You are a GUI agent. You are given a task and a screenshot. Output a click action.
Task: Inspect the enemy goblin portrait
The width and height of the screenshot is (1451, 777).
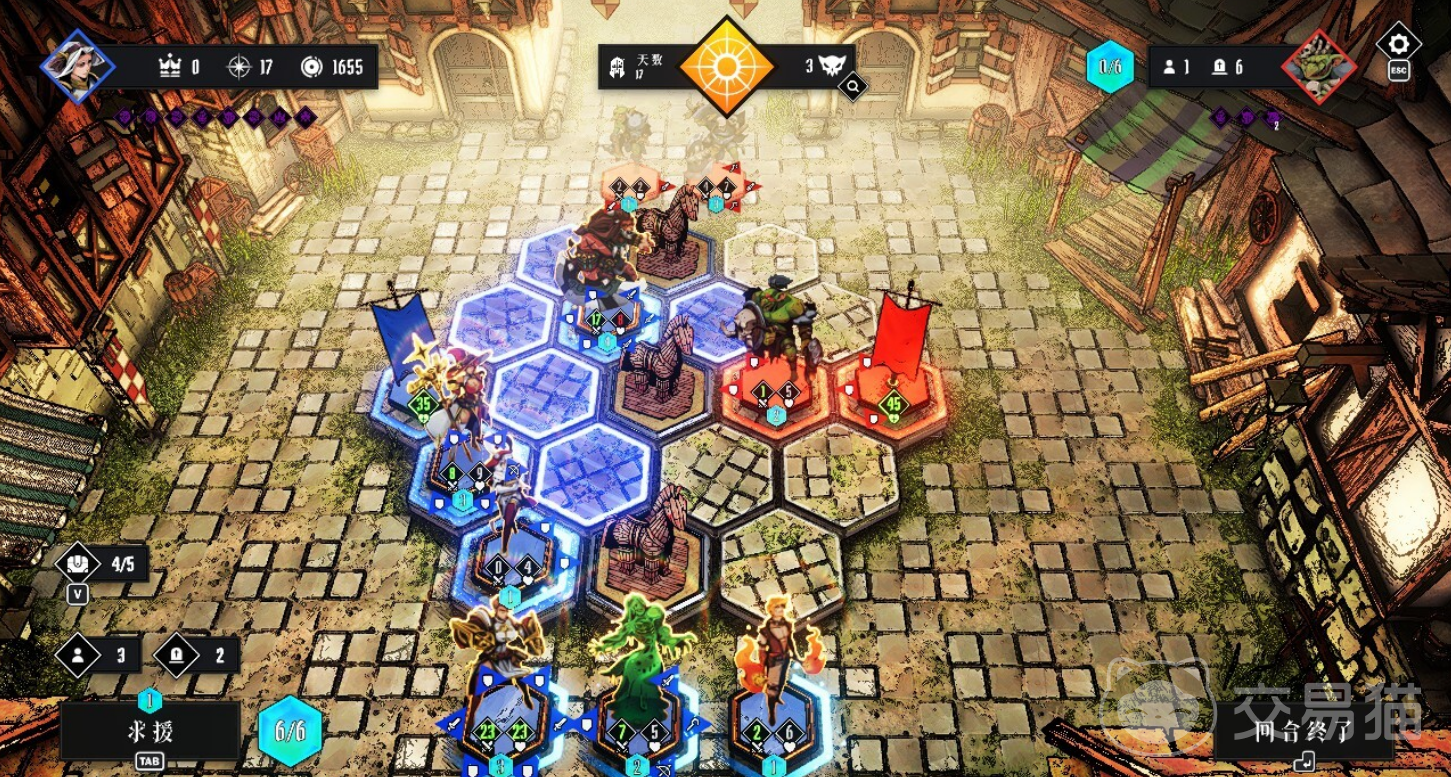pyautogui.click(x=1318, y=68)
